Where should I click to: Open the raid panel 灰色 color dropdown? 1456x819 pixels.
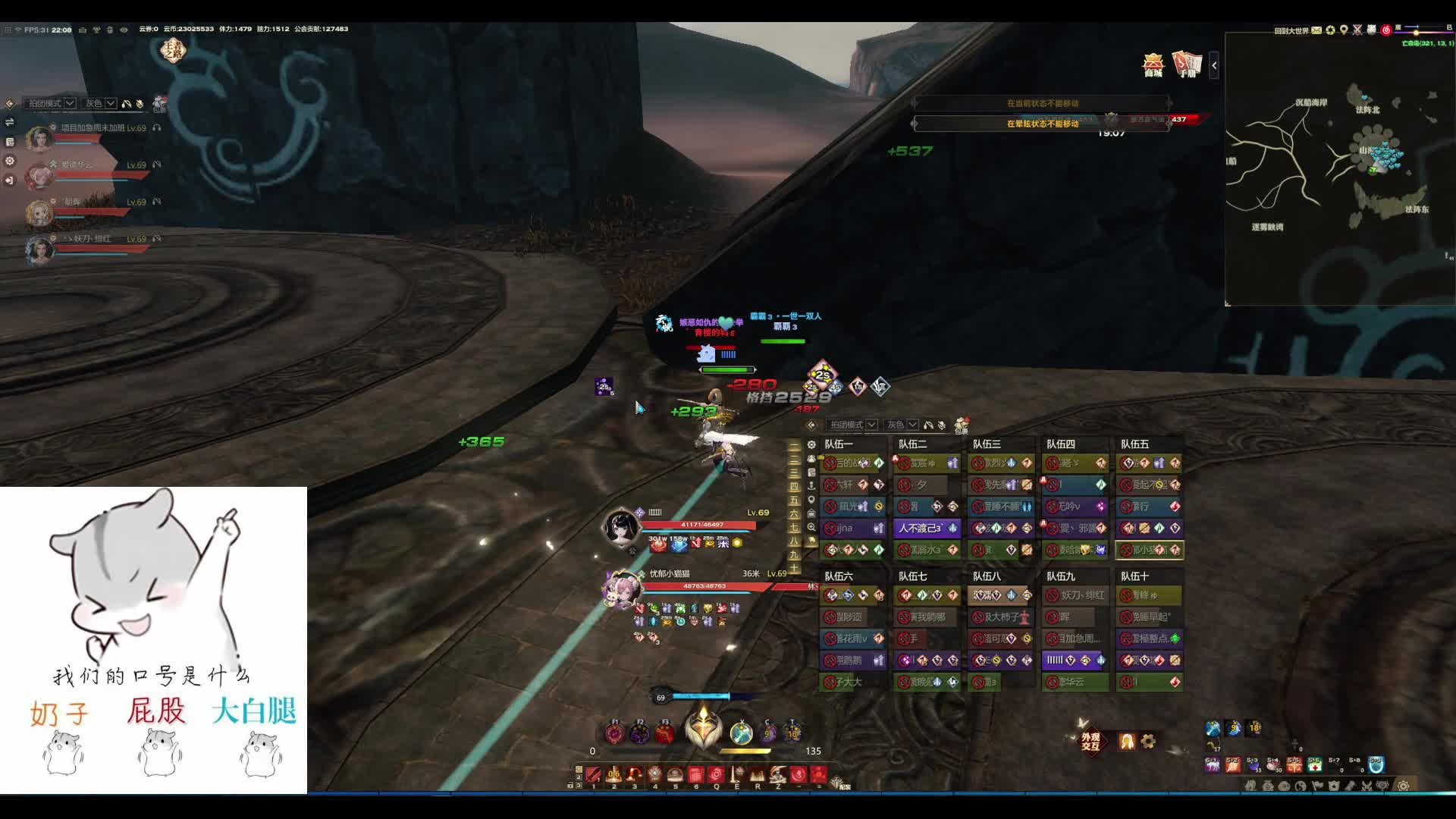902,425
